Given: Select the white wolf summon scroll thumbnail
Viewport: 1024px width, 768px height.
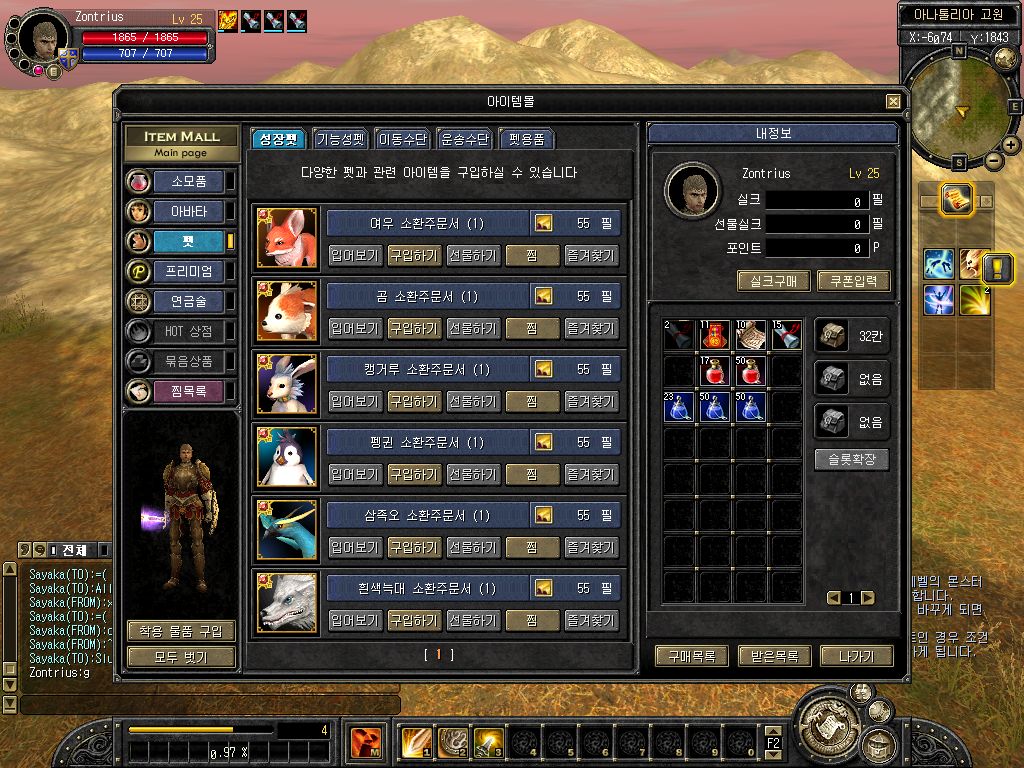Looking at the screenshot, I should point(287,603).
